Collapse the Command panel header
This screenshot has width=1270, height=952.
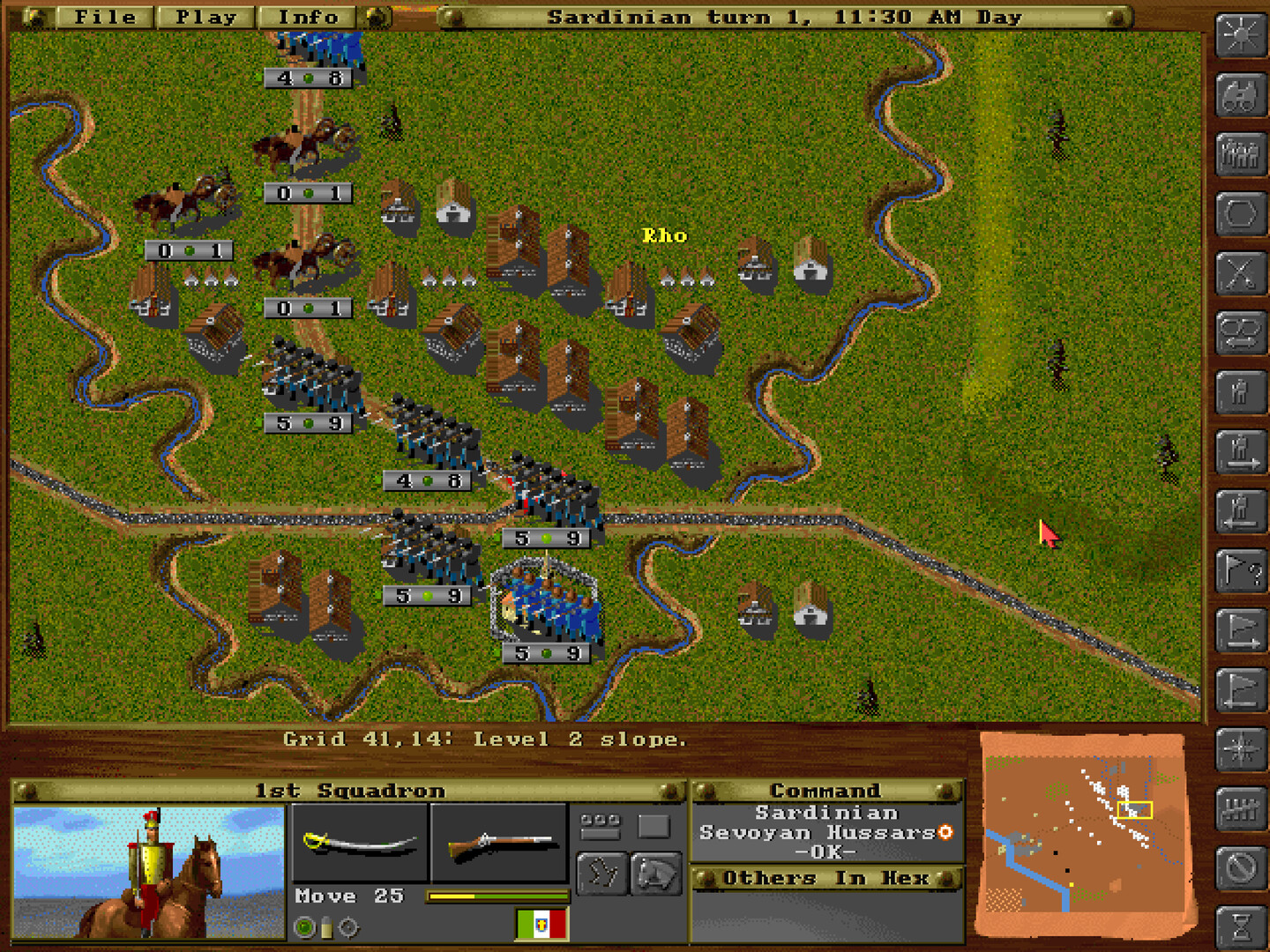[827, 791]
